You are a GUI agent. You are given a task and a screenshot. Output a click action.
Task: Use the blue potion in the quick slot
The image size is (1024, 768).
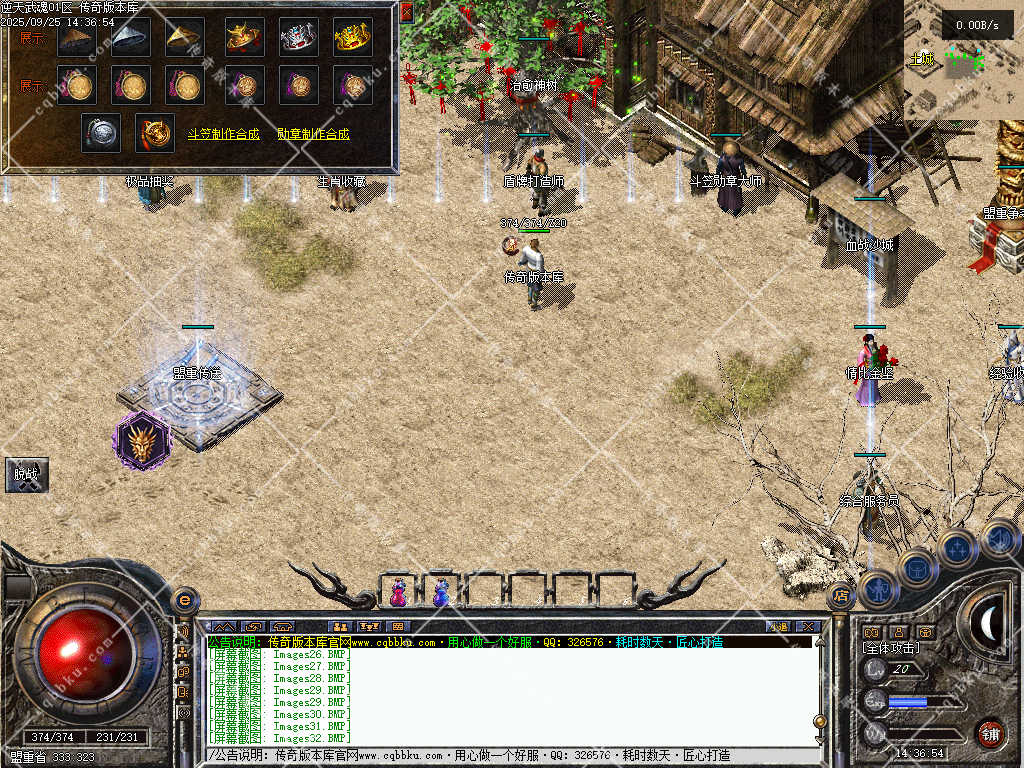click(x=441, y=592)
